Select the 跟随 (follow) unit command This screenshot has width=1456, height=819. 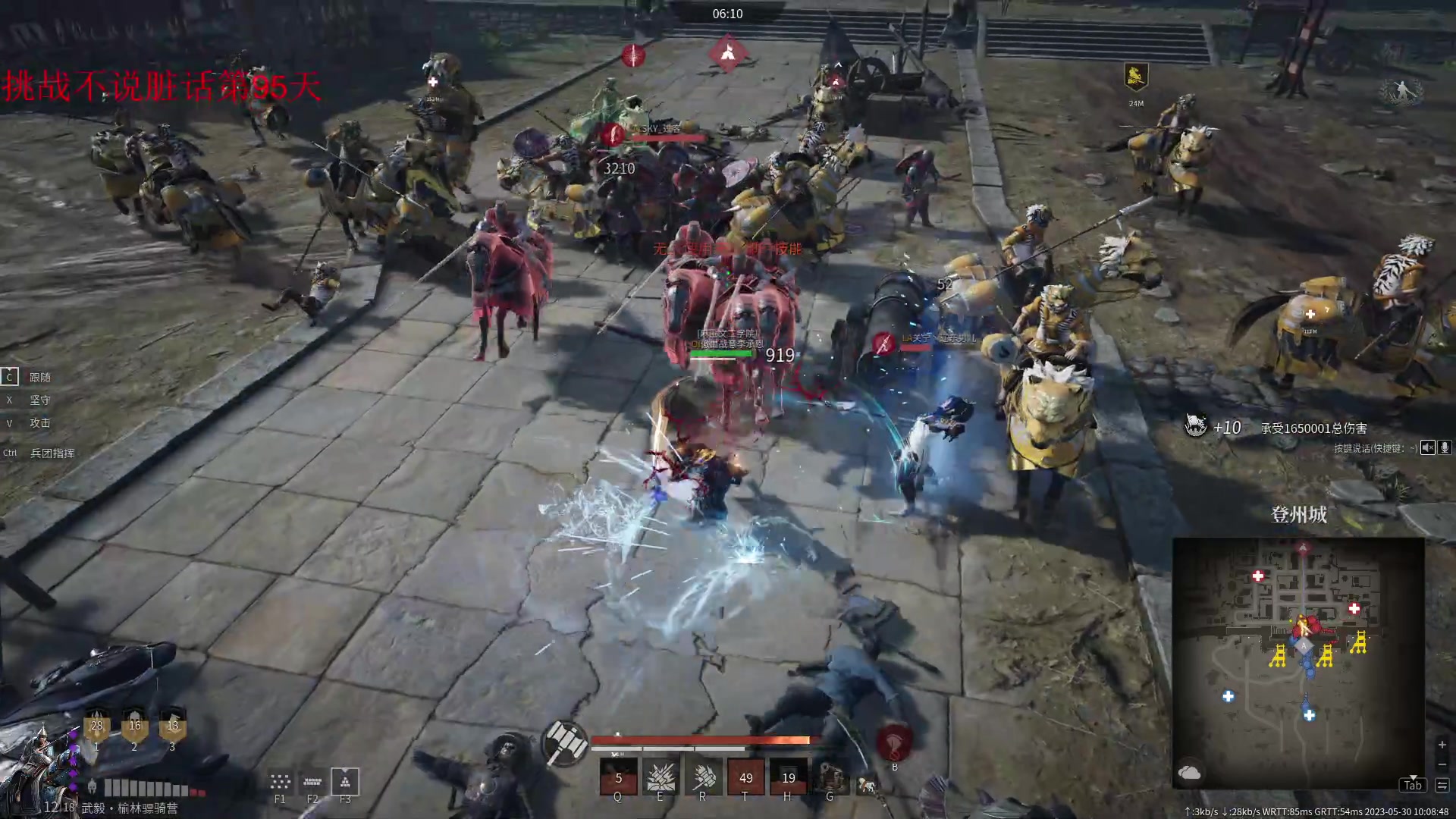point(39,377)
